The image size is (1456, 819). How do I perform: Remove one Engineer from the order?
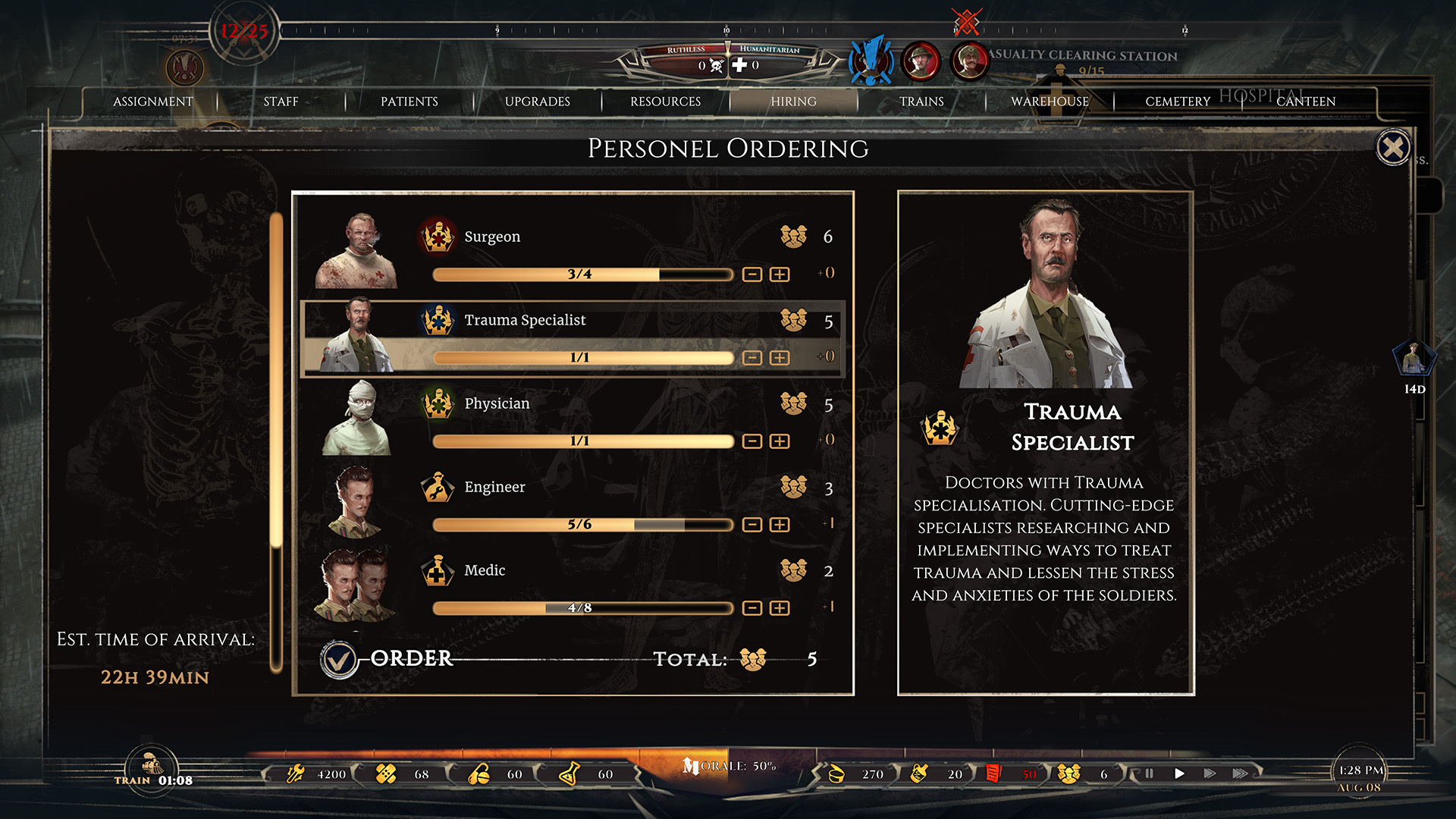[752, 525]
